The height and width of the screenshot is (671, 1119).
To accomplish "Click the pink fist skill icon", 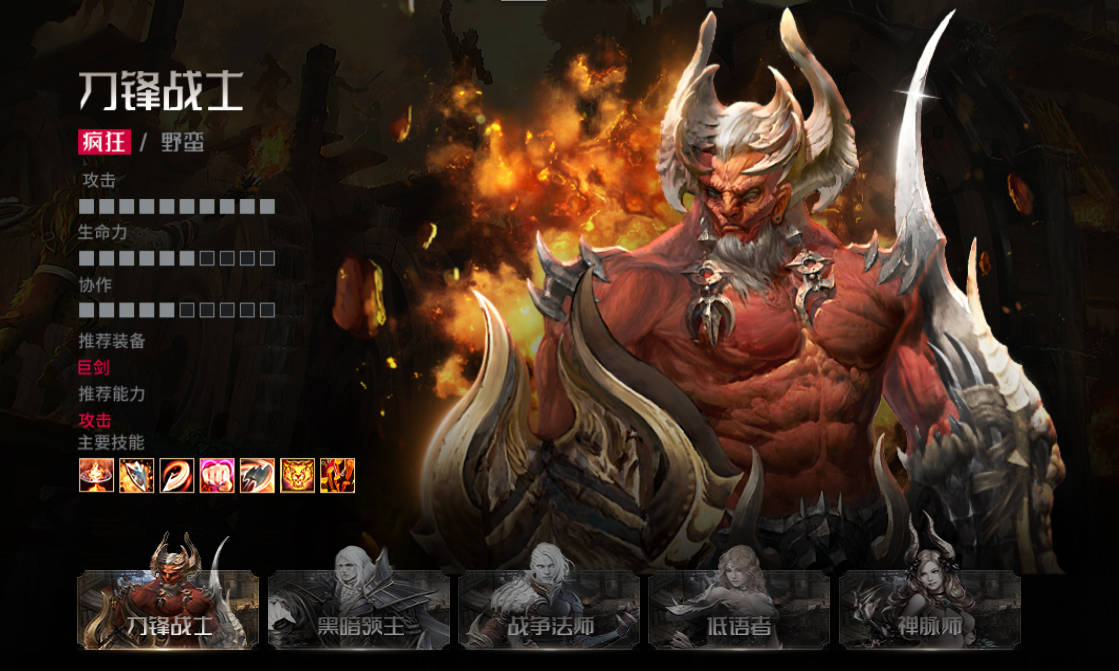I will (x=217, y=476).
